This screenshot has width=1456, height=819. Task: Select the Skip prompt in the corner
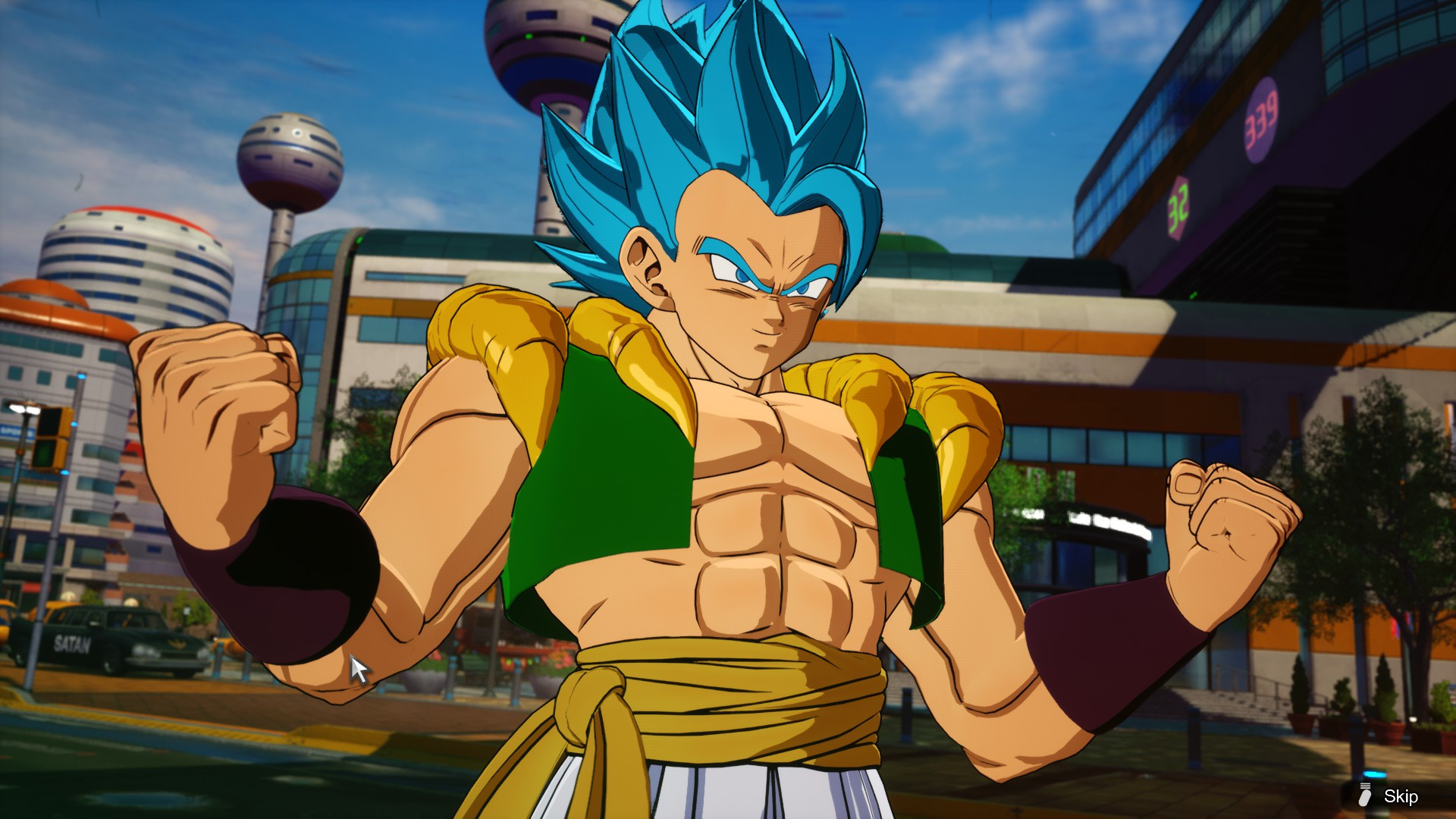tap(1402, 797)
